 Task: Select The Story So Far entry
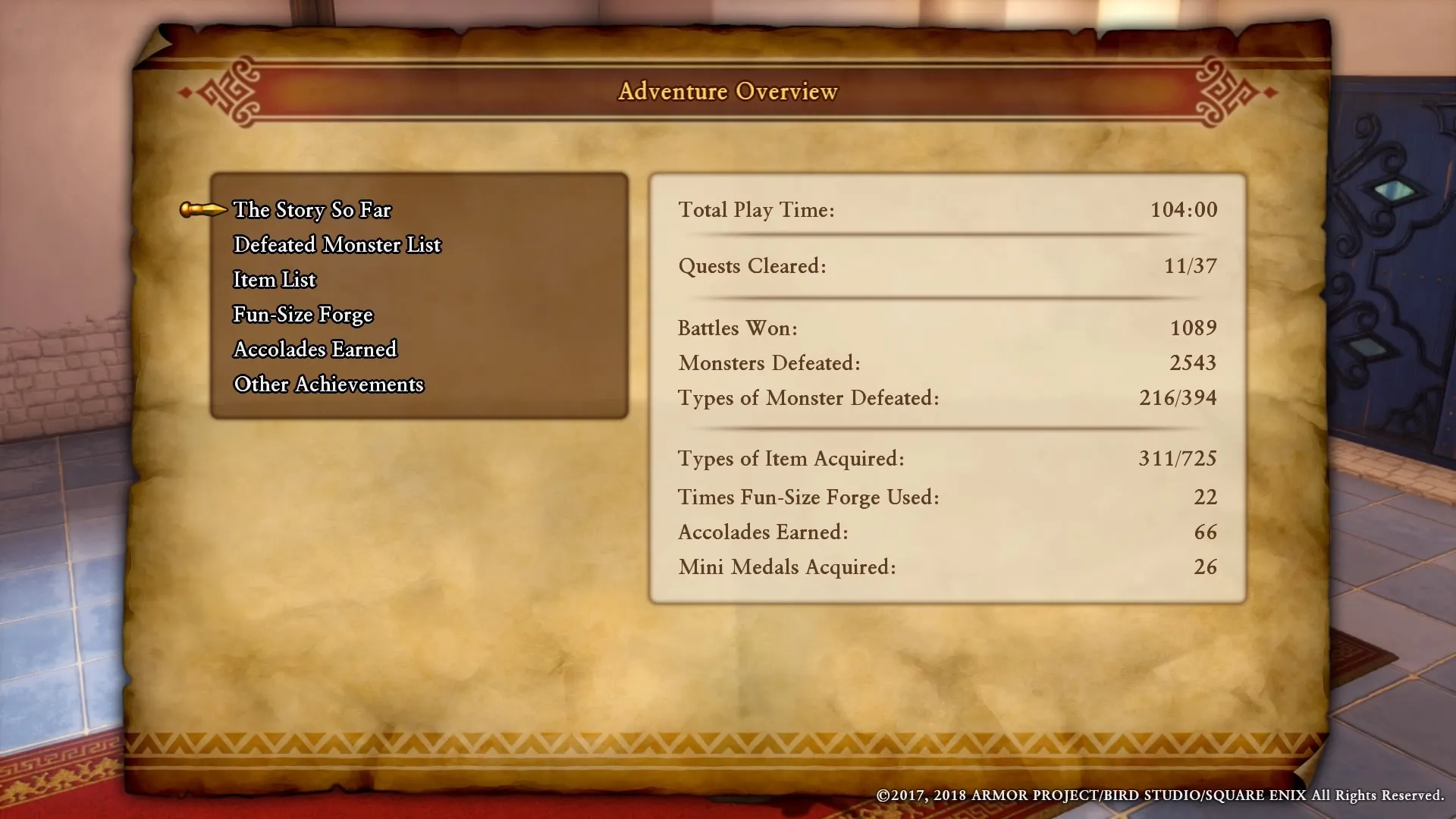[311, 210]
